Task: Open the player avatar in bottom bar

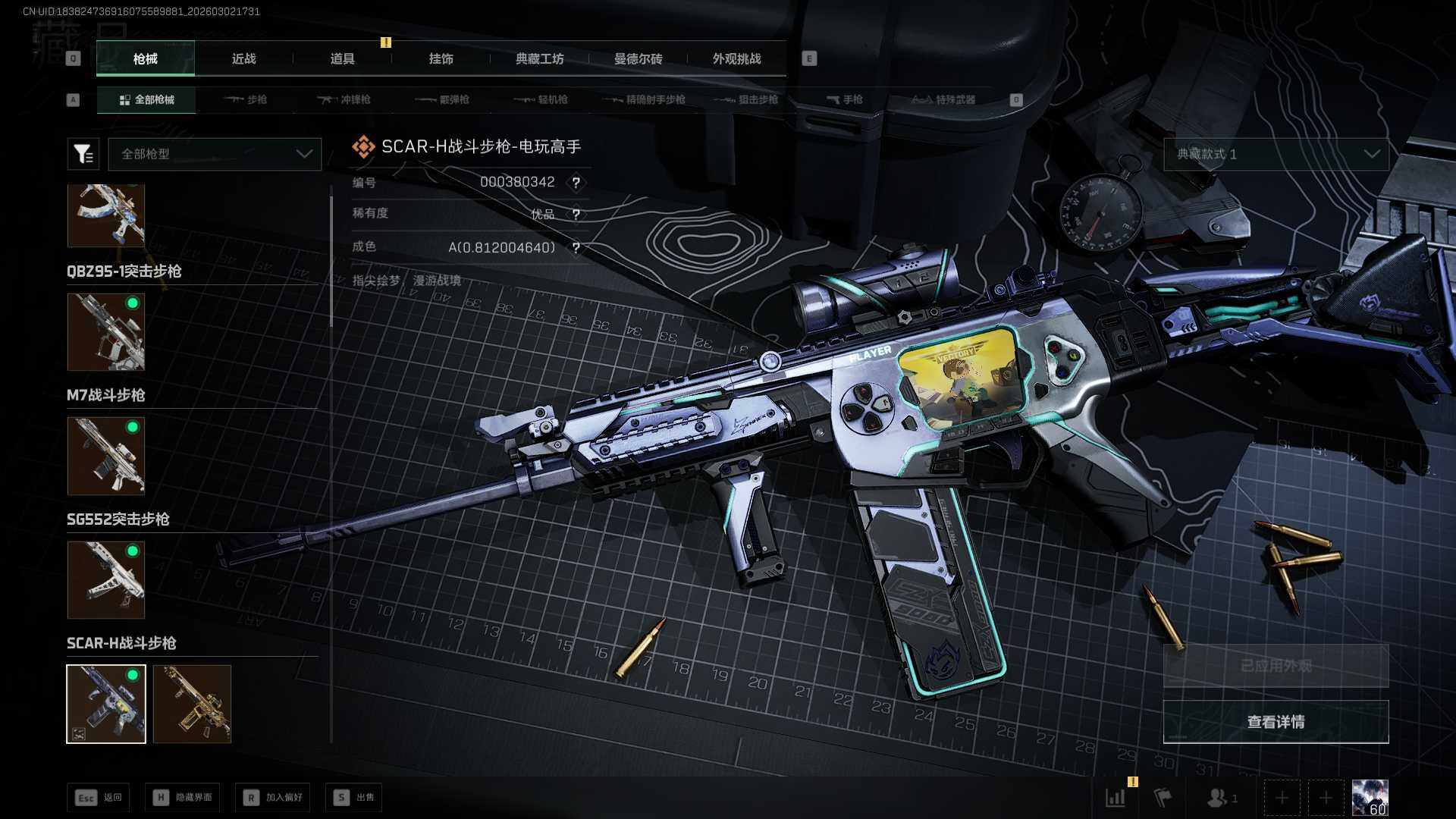Action: (1370, 798)
